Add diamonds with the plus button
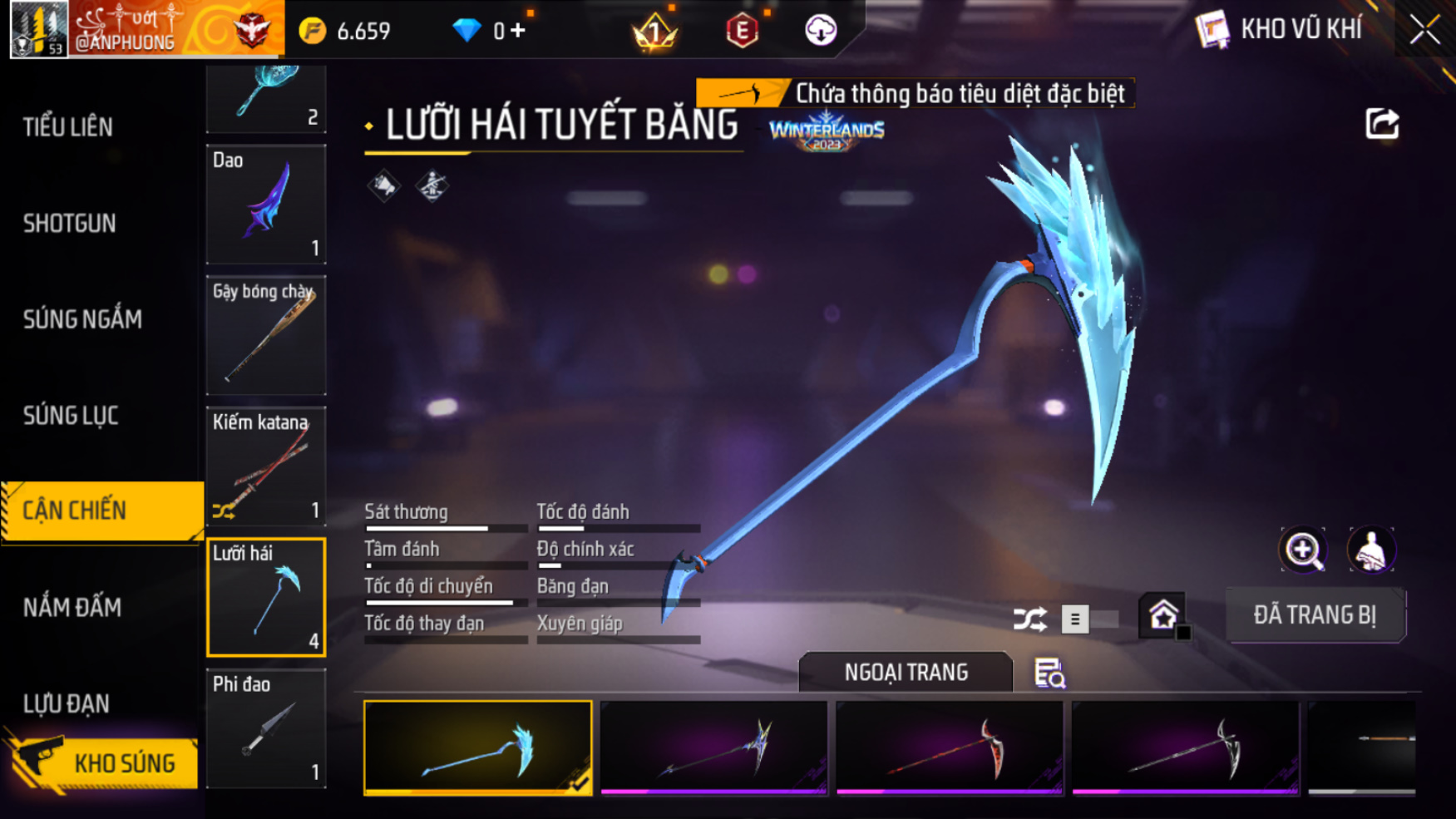 pyautogui.click(x=518, y=31)
